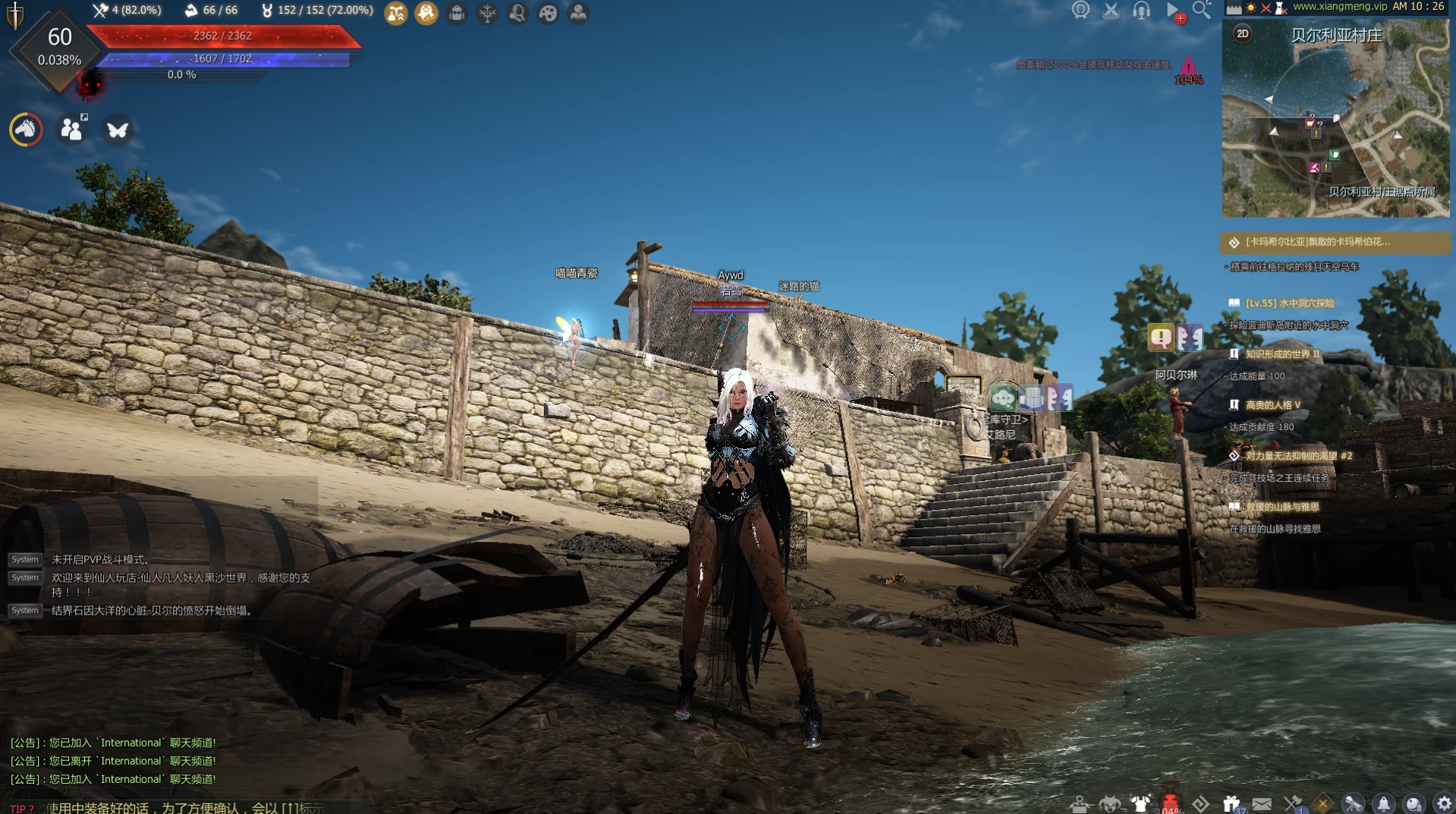Screen dimensions: 1456x814
Task: Open the mail envelope icon
Action: (1262, 803)
